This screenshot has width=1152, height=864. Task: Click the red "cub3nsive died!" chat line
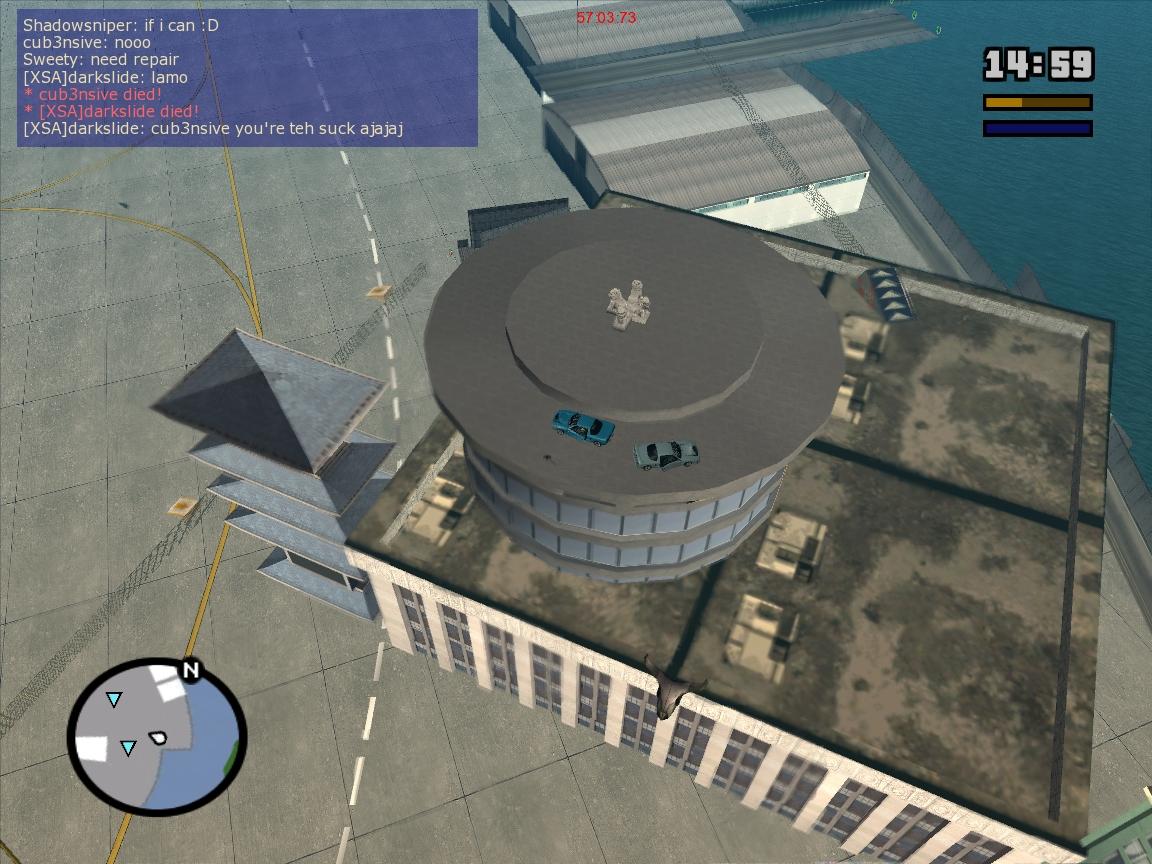(x=93, y=94)
